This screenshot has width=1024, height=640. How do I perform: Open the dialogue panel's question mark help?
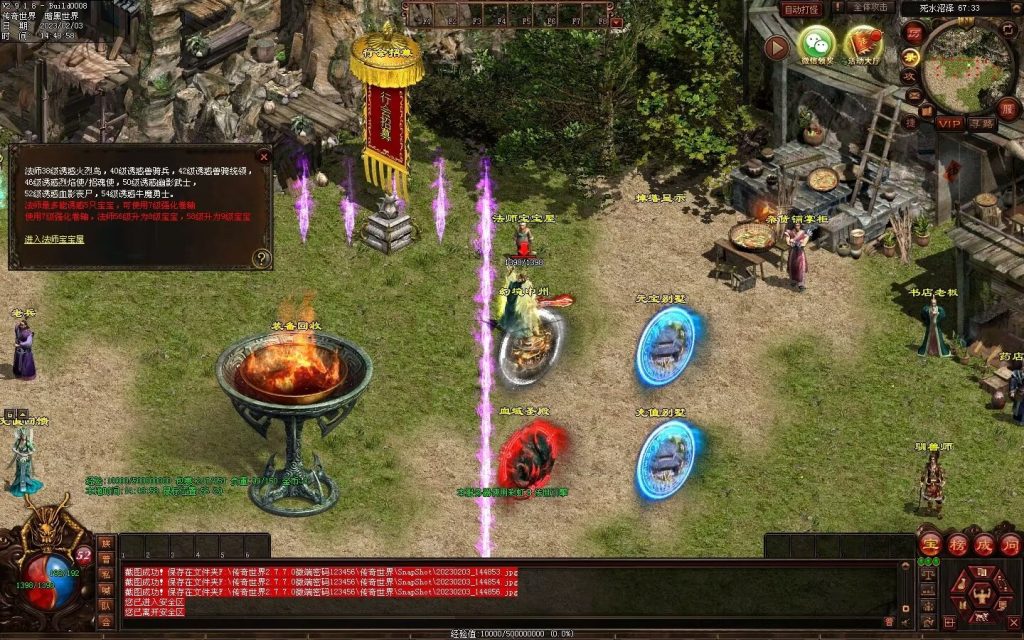pyautogui.click(x=262, y=258)
